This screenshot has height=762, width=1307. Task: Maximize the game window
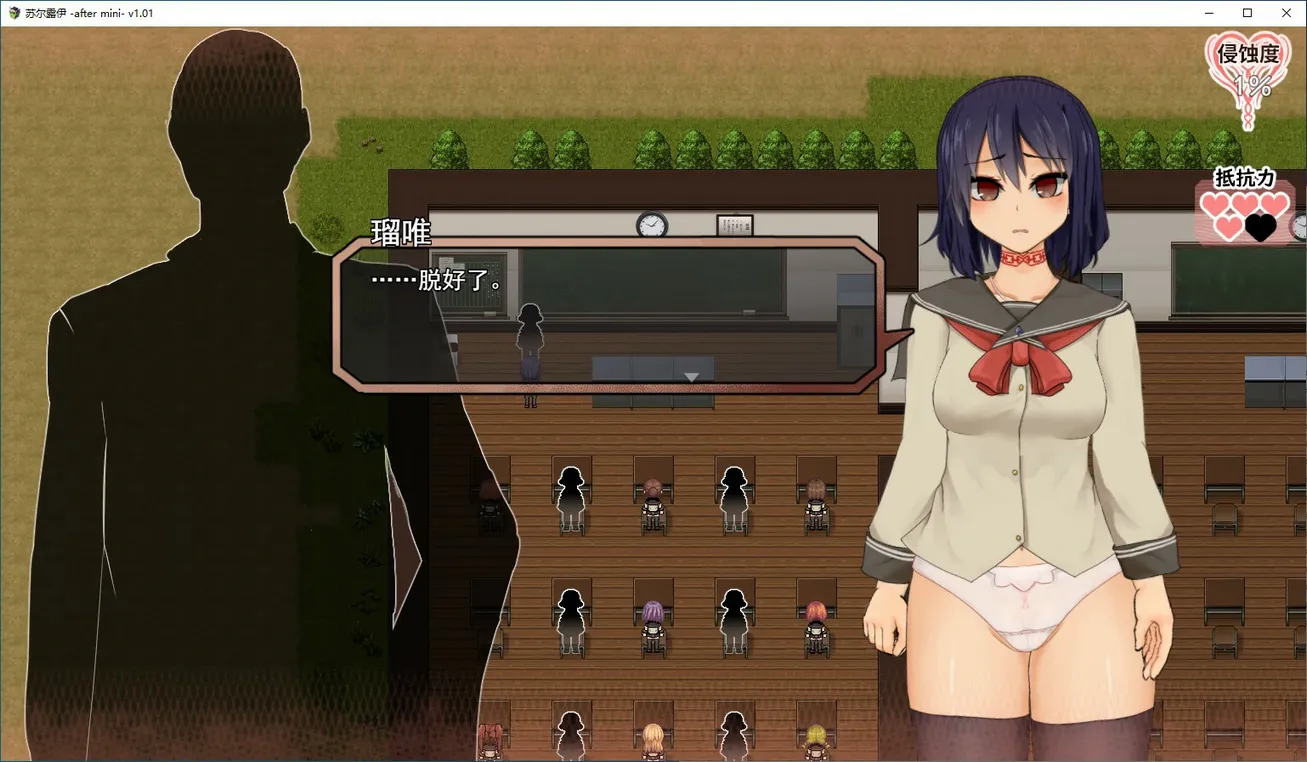[1247, 13]
